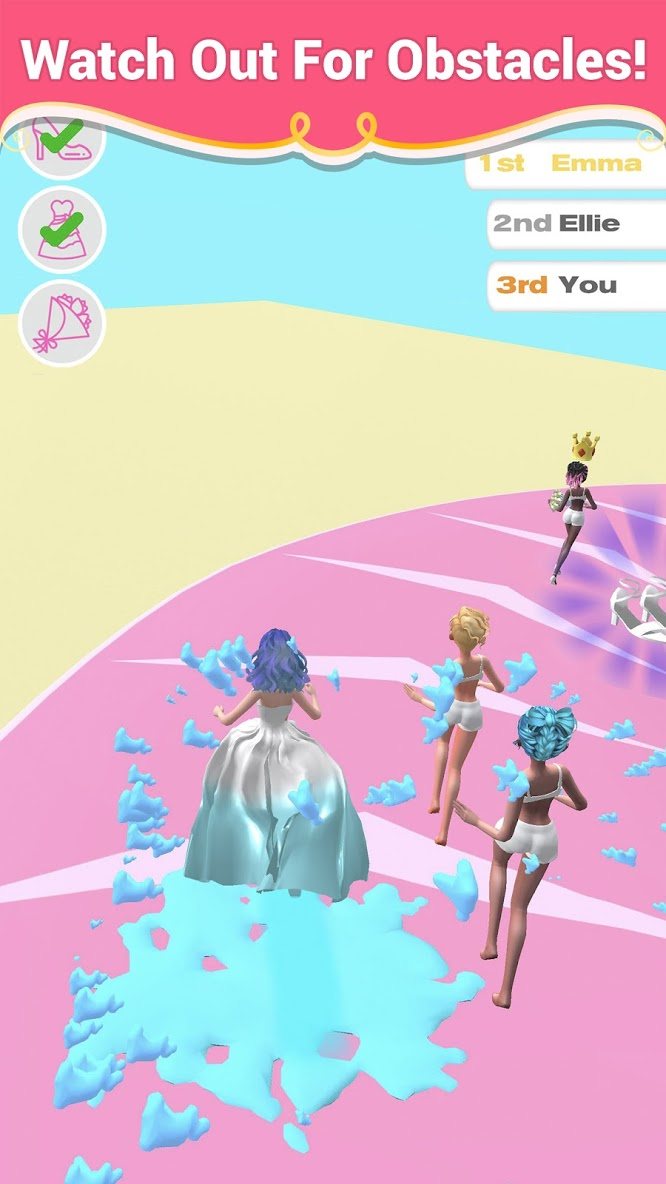Select the wedding dress objective icon
The image size is (666, 1184).
(x=61, y=229)
